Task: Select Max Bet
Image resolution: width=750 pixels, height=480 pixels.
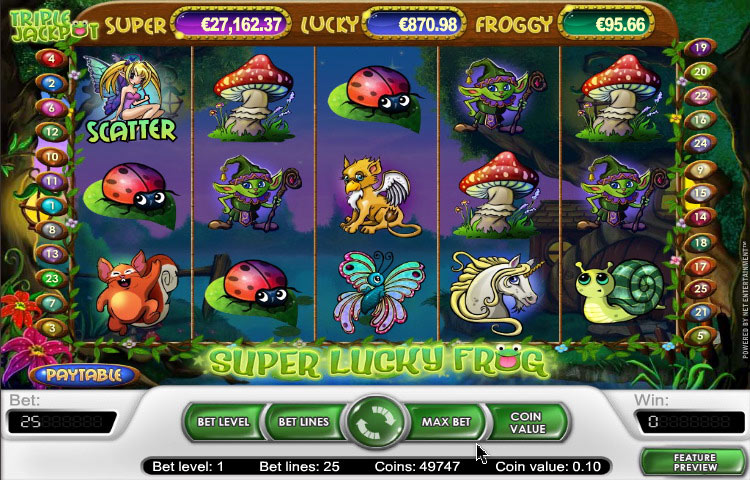Action: (x=446, y=422)
